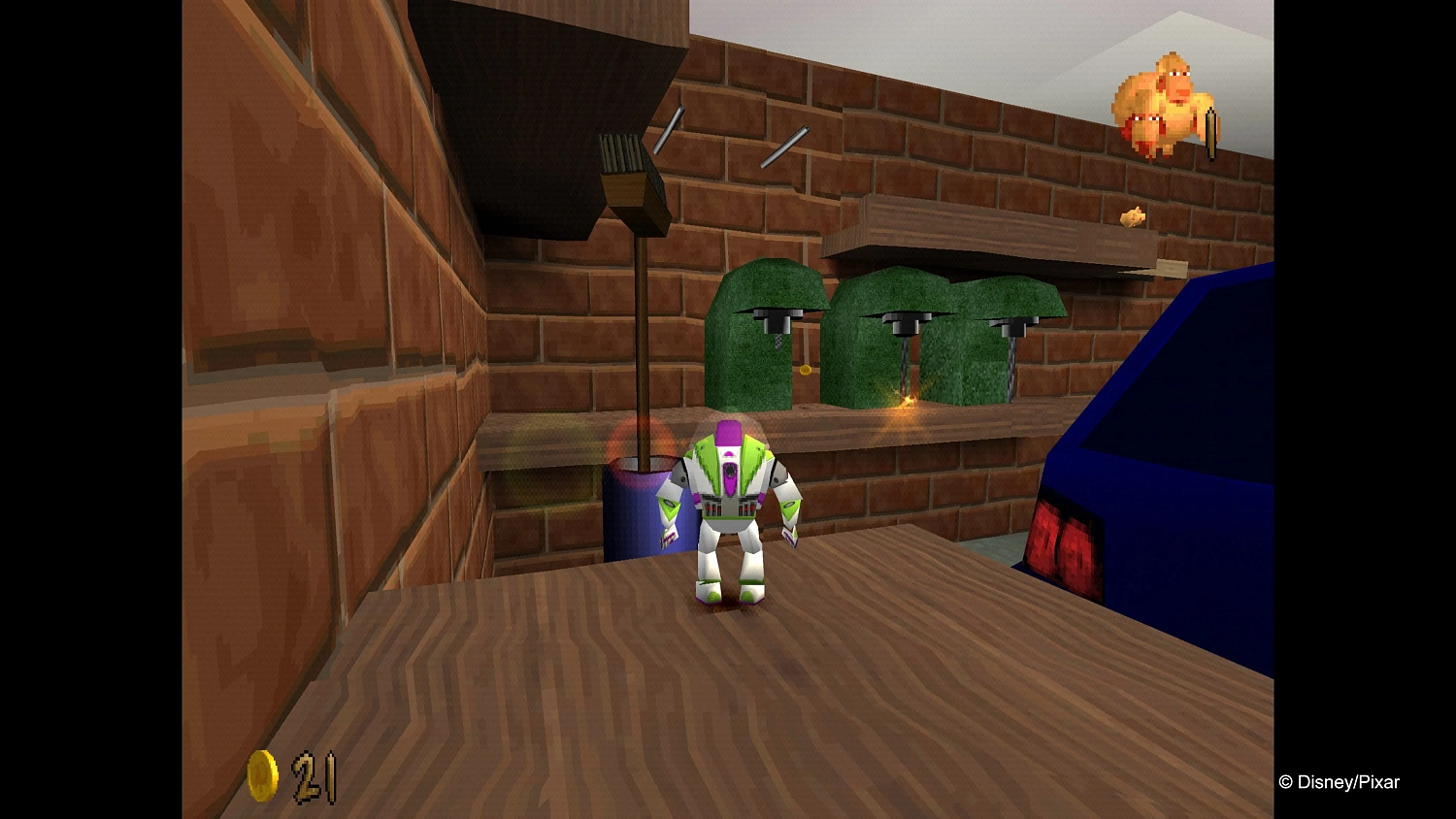The image size is (1456, 819).
Task: Click the wooden workbench surface under Buzz
Action: 728,679
